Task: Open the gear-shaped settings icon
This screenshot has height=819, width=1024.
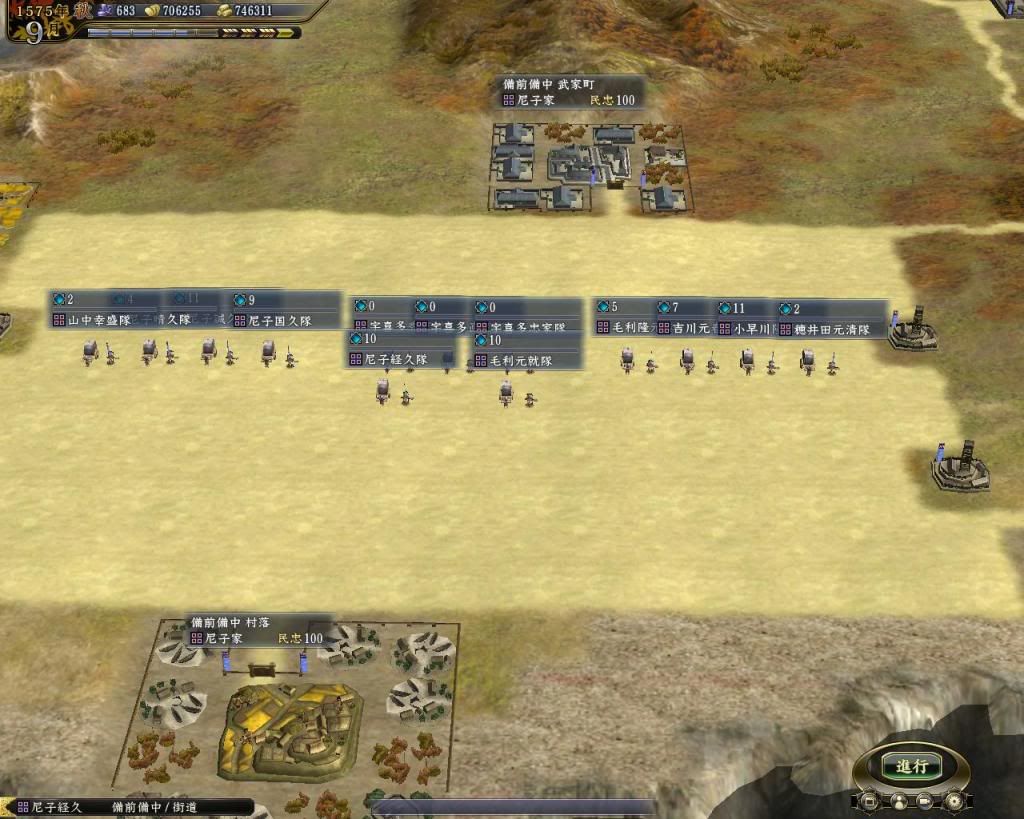Action: click(x=955, y=801)
